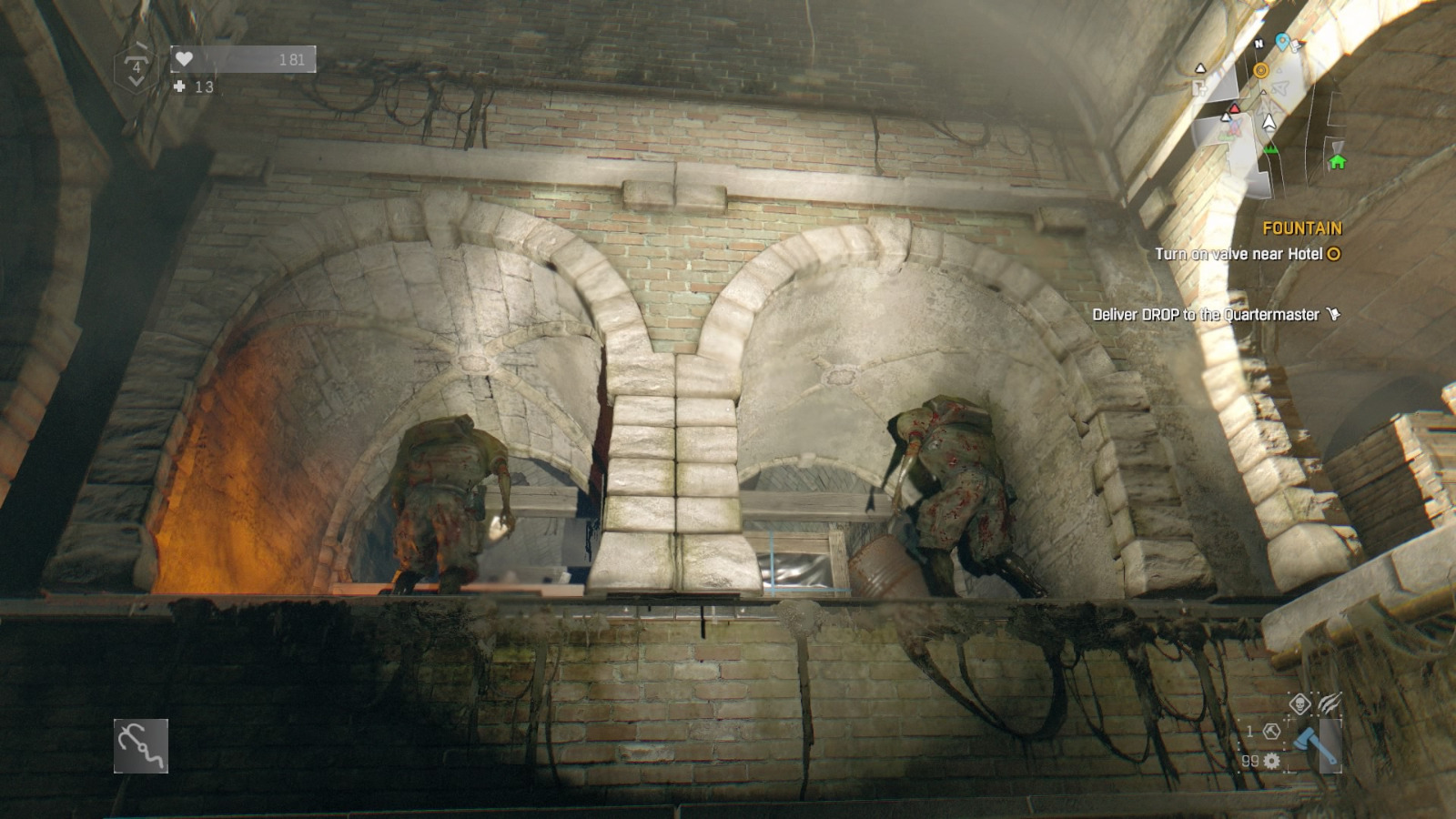Click the claw marks ability icon
Image resolution: width=1456 pixels, height=819 pixels.
(1330, 703)
